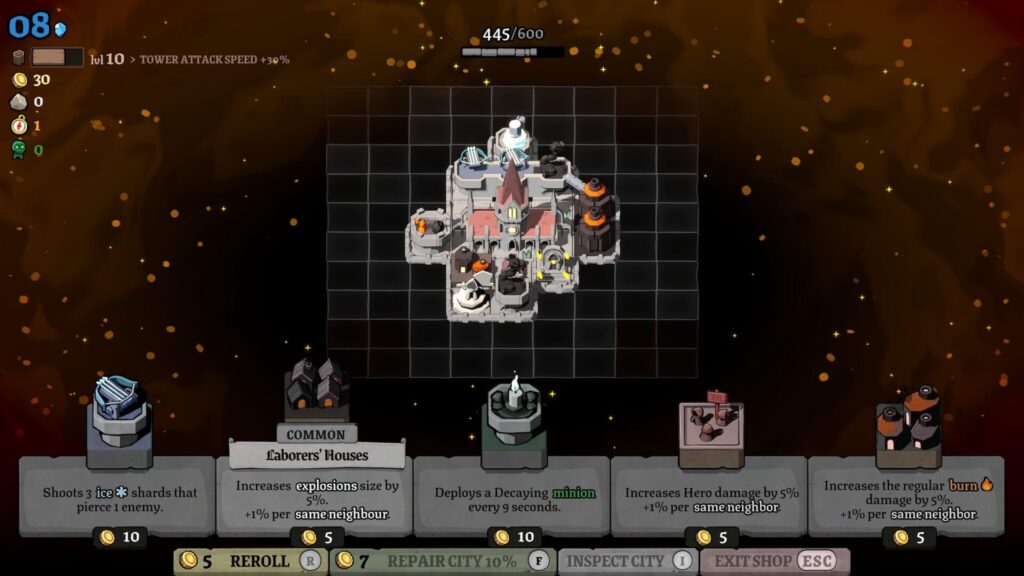Pick the burn damage building card
This screenshot has width=1024, height=576.
(906, 496)
